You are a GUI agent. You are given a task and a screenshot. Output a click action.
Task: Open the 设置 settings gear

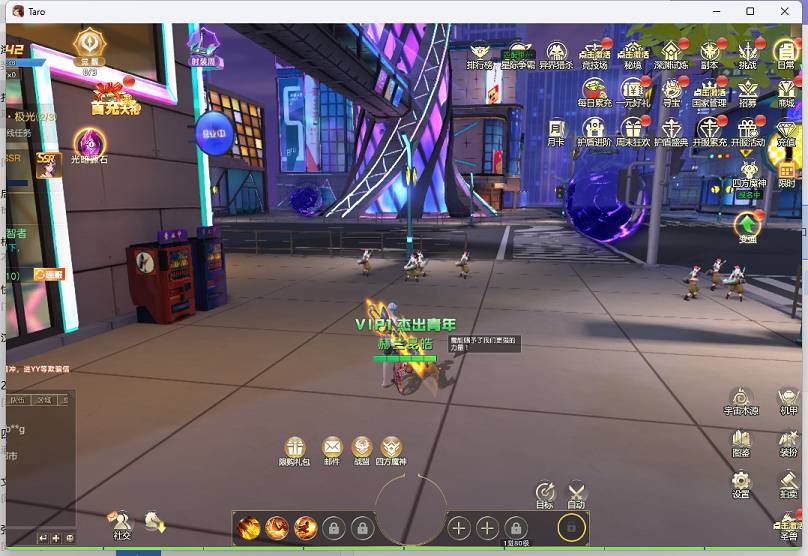[x=740, y=482]
